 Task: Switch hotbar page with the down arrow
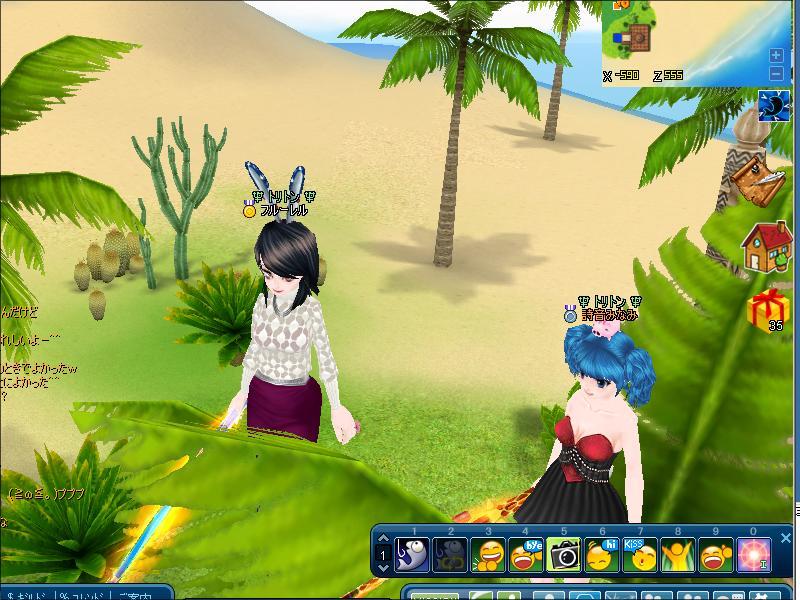coord(384,567)
